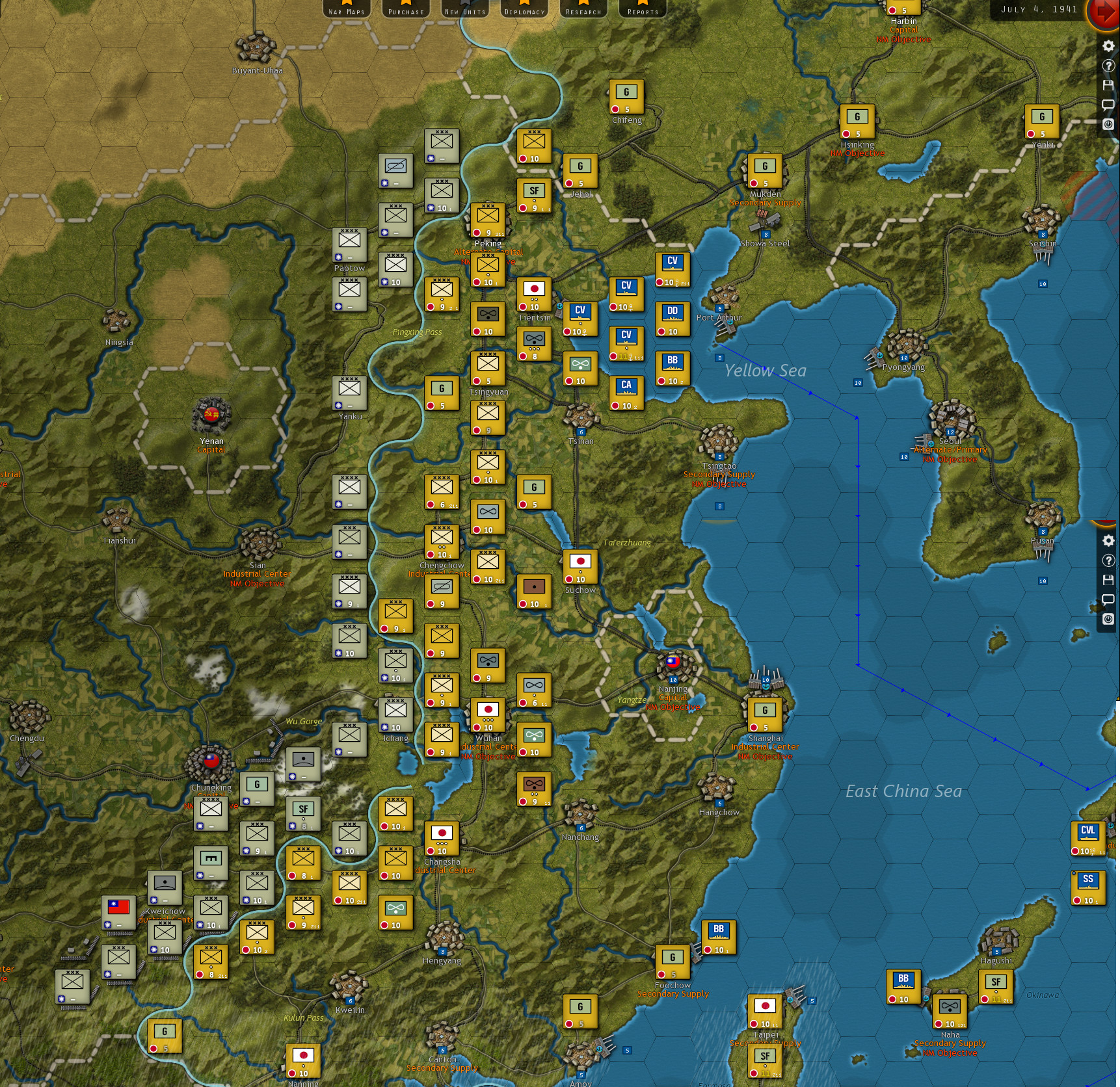The image size is (1120, 1087).
Task: Open the New Units panel
Action: pyautogui.click(x=464, y=10)
